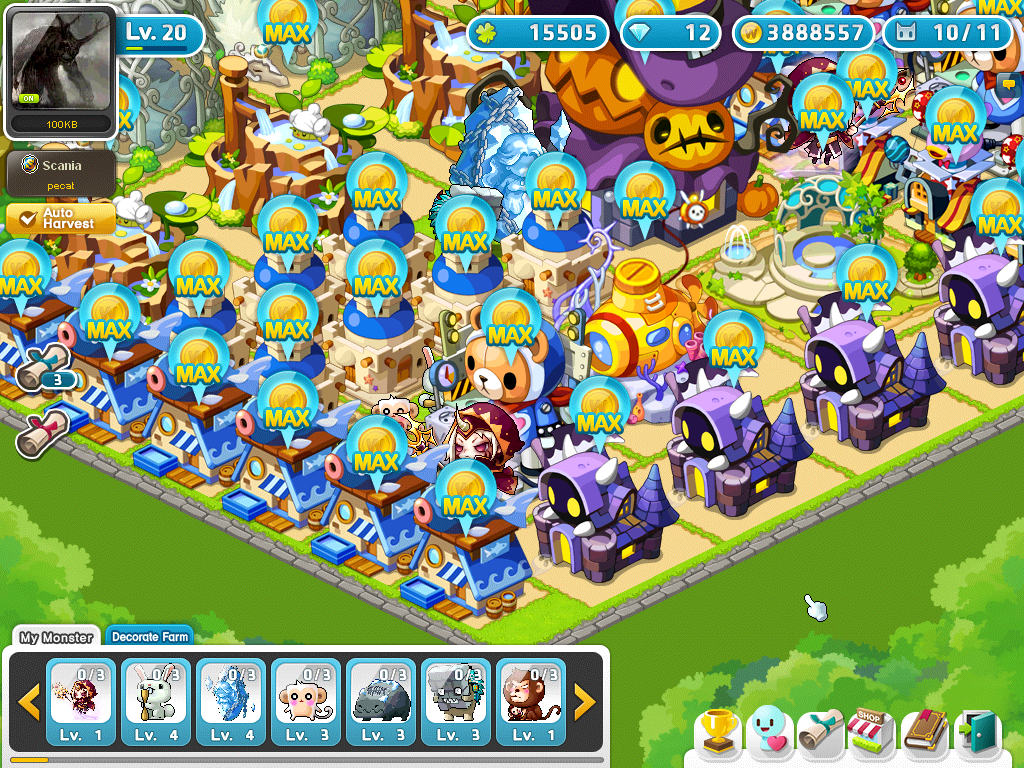
Task: Select the gray rock slab monster card
Action: (381, 702)
